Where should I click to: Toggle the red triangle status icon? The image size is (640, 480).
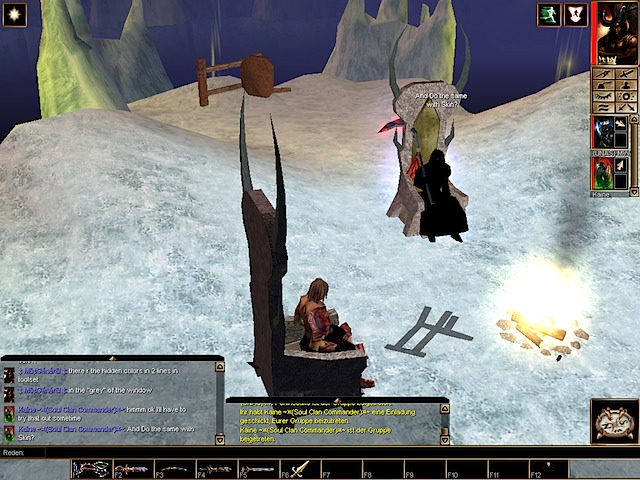pyautogui.click(x=575, y=14)
